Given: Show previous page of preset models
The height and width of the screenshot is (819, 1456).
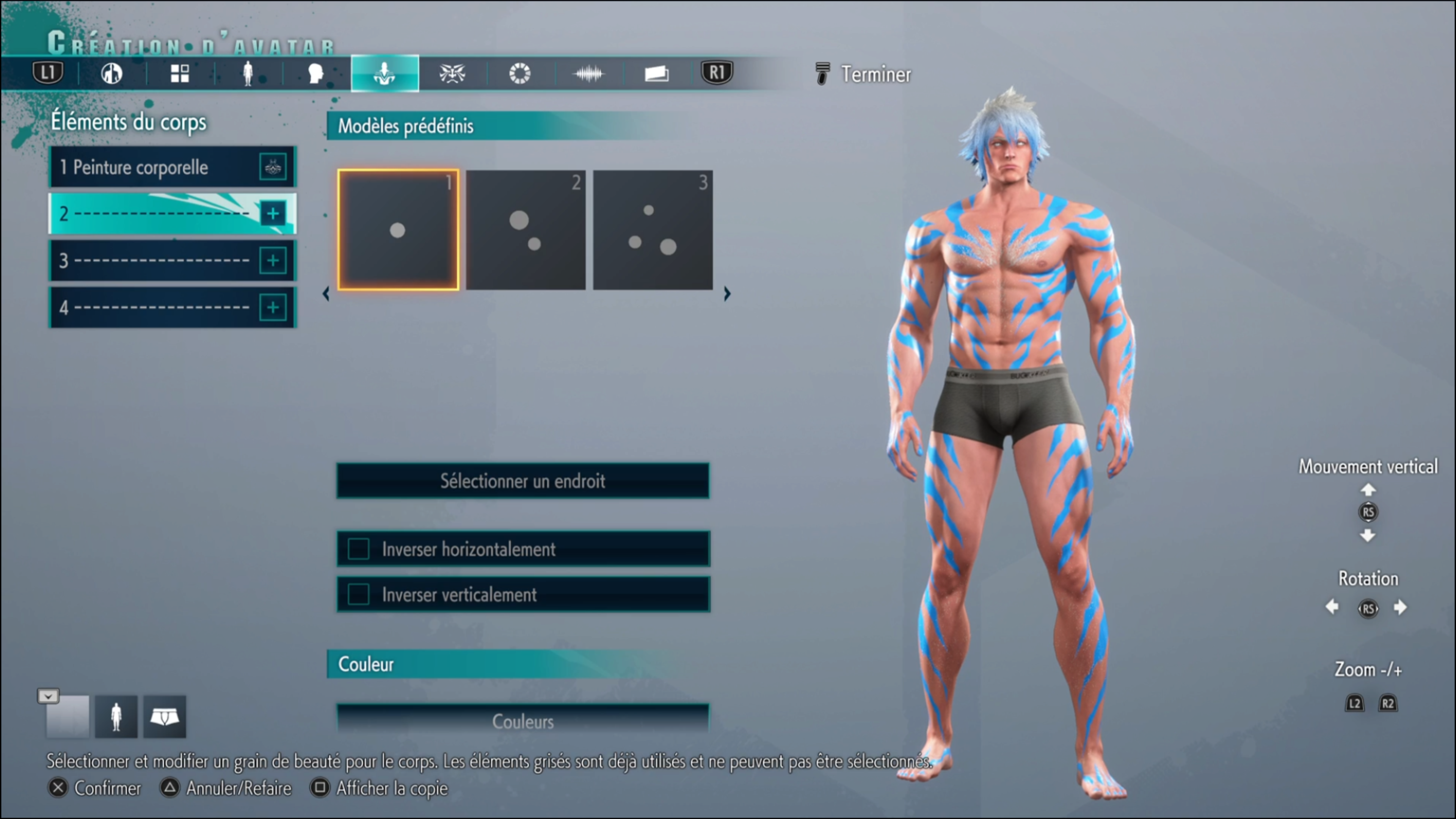Looking at the screenshot, I should pos(326,294).
